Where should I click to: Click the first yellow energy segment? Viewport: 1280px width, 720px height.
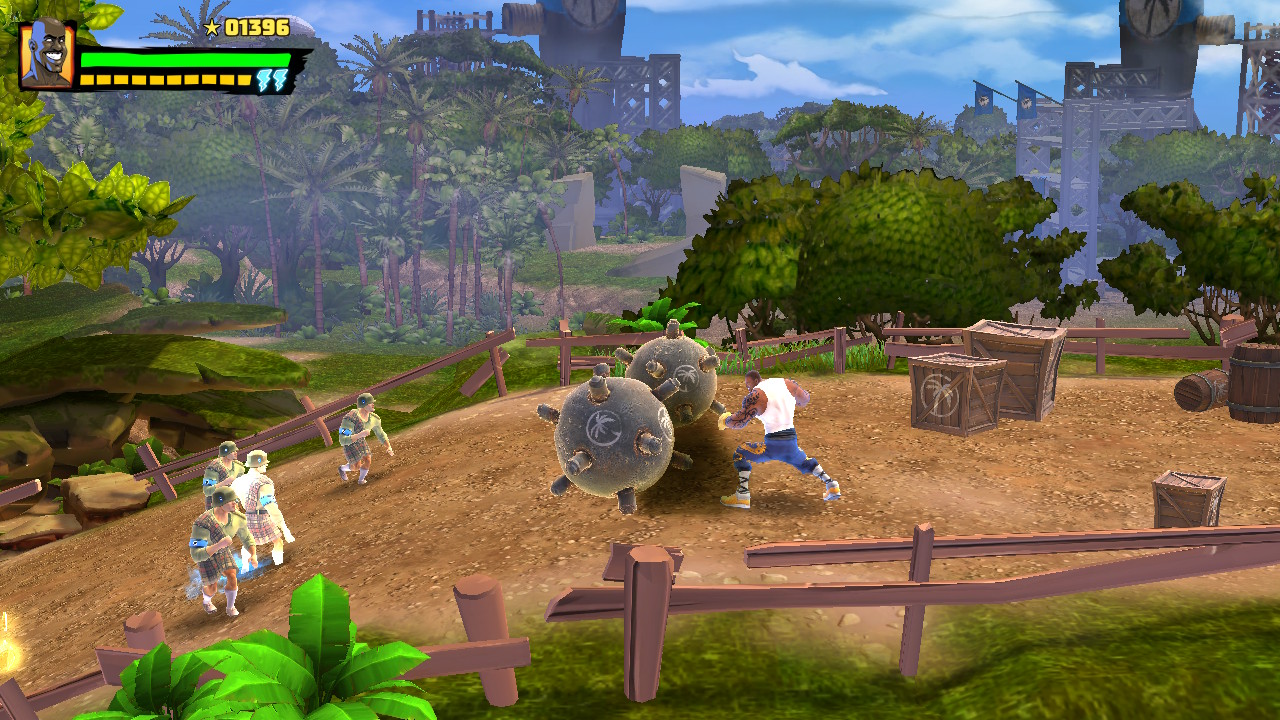pyautogui.click(x=85, y=78)
